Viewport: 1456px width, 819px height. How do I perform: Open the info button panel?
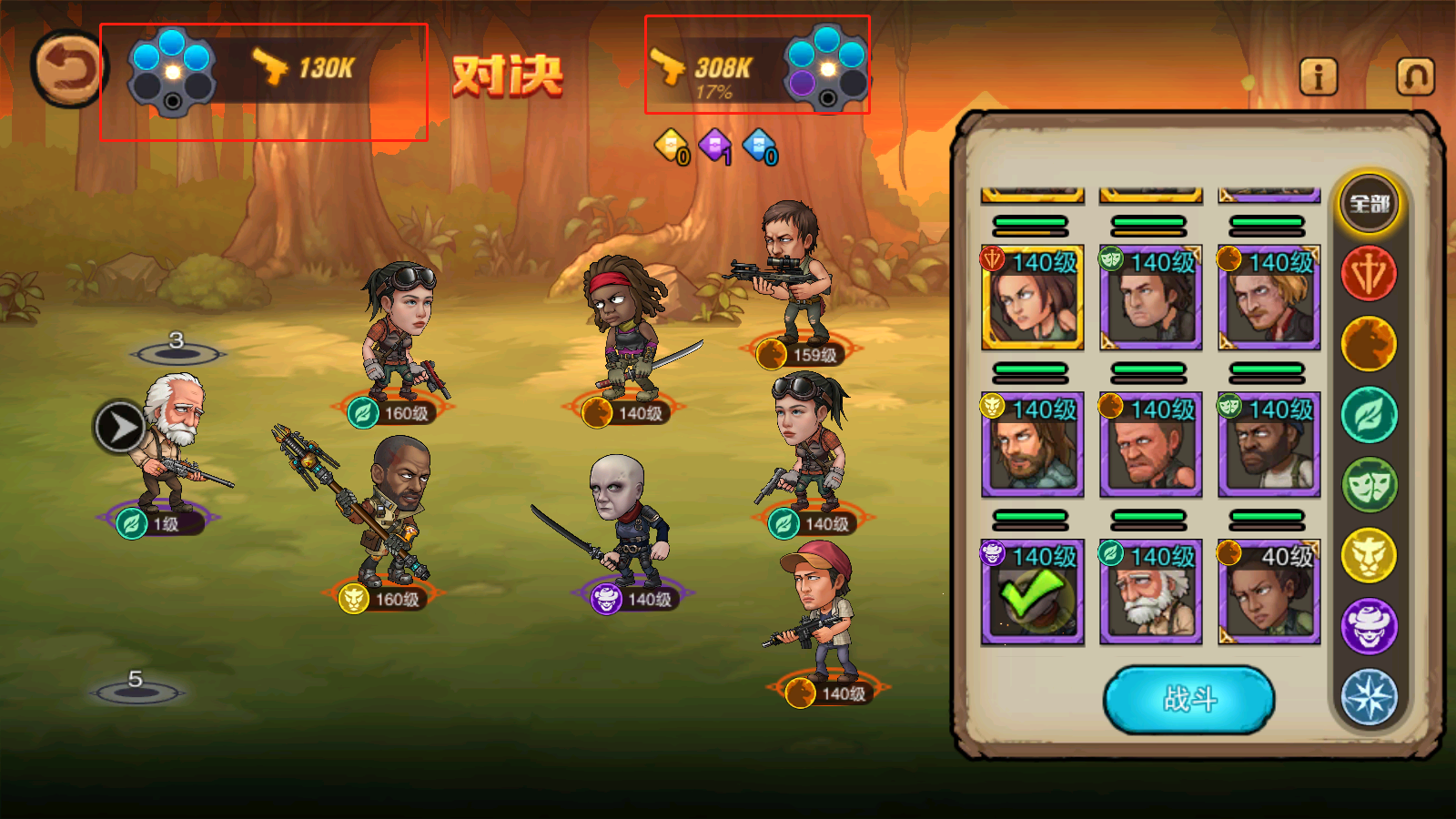pos(1318,76)
